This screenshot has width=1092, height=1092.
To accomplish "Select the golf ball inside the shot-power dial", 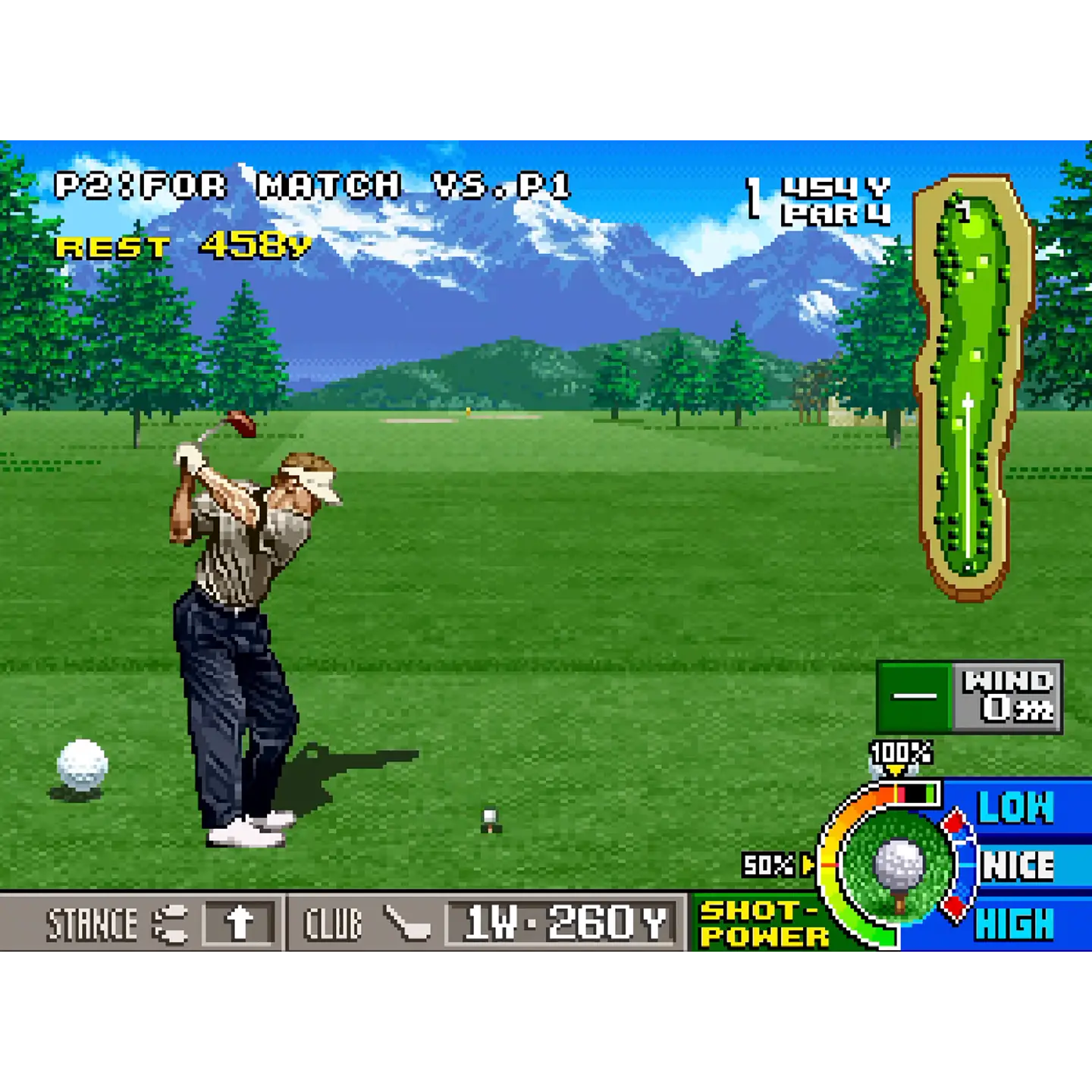I will tap(899, 862).
